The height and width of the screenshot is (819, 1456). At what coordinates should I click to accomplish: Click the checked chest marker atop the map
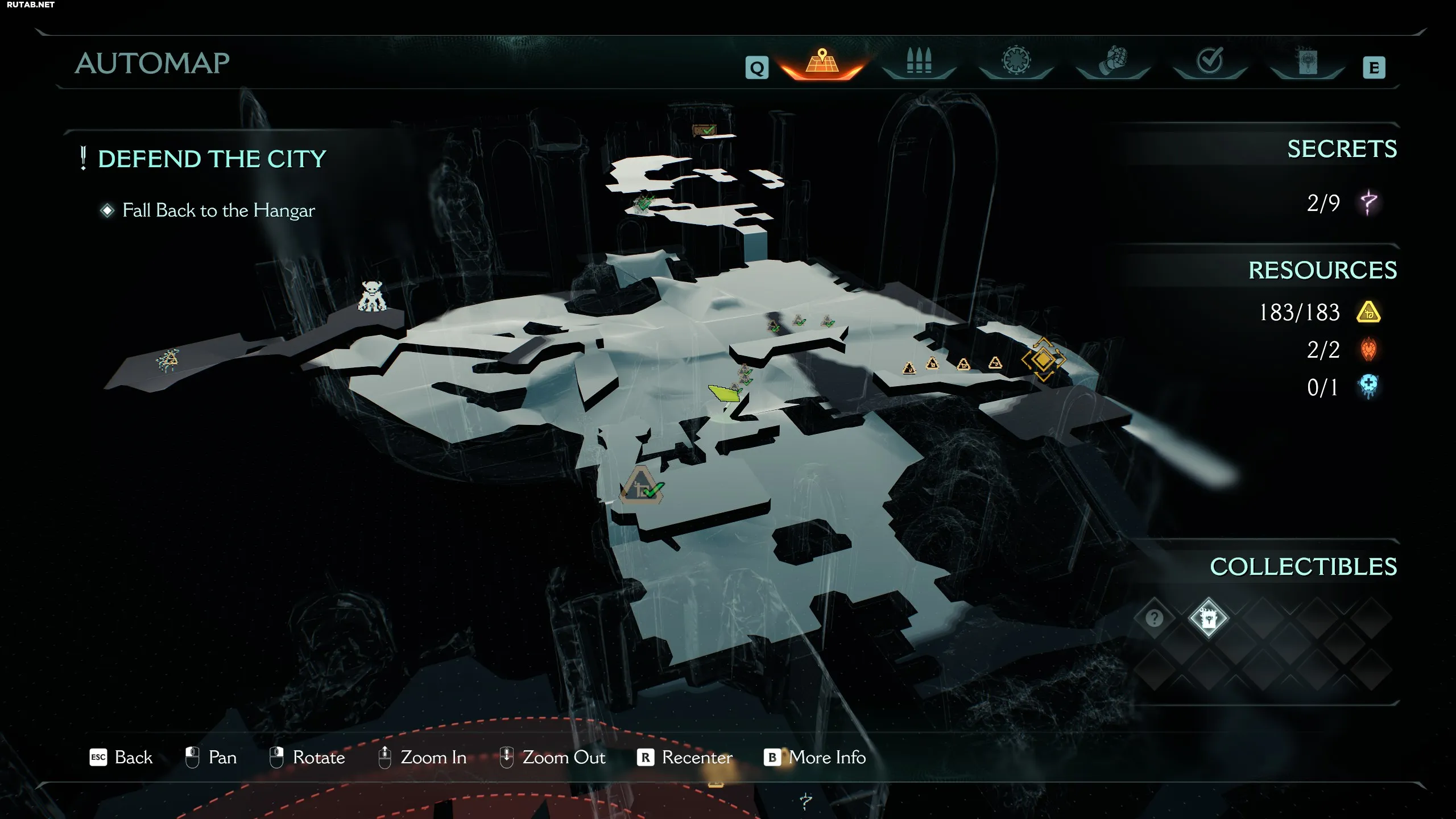(x=704, y=130)
